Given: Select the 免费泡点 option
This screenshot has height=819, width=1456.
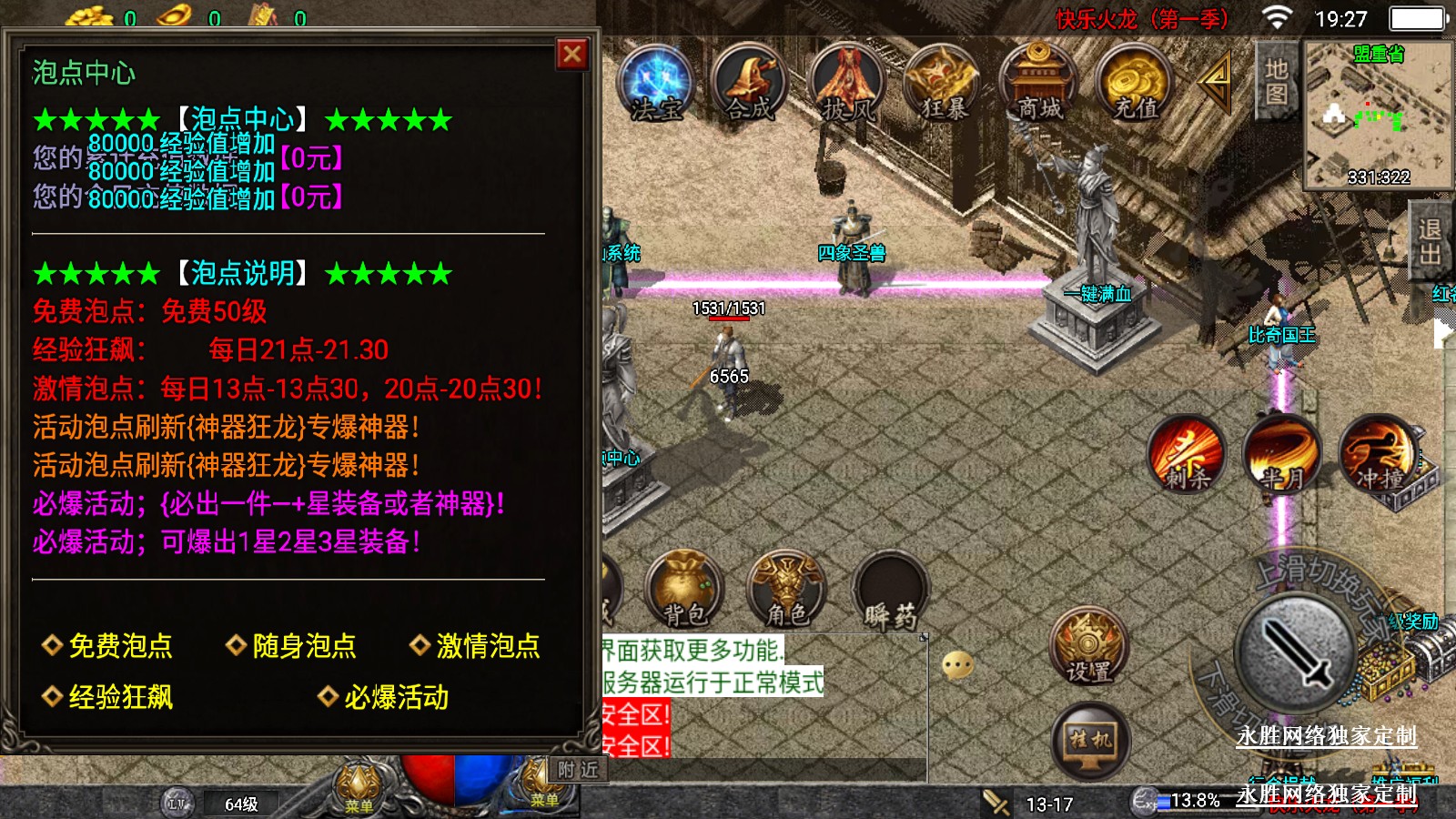Looking at the screenshot, I should coord(108,646).
